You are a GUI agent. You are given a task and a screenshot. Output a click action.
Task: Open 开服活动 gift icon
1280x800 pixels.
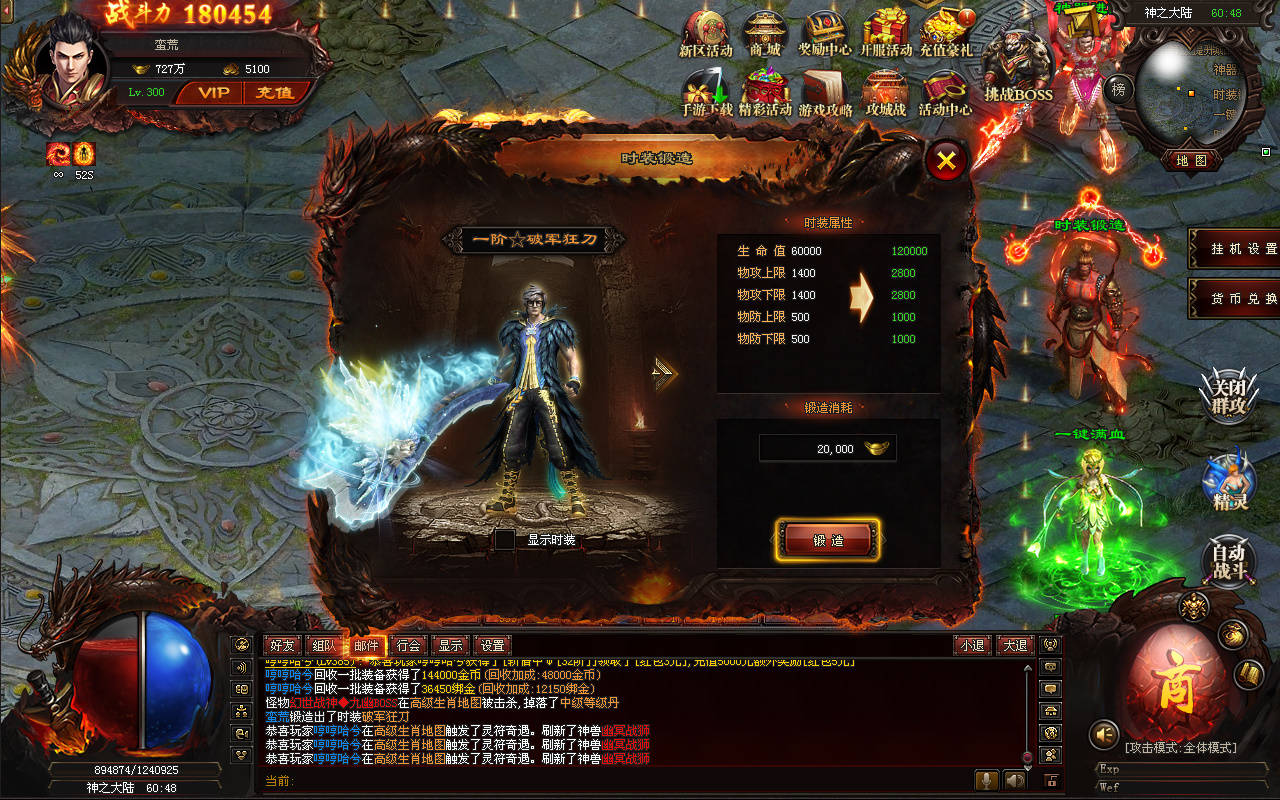pyautogui.click(x=885, y=34)
